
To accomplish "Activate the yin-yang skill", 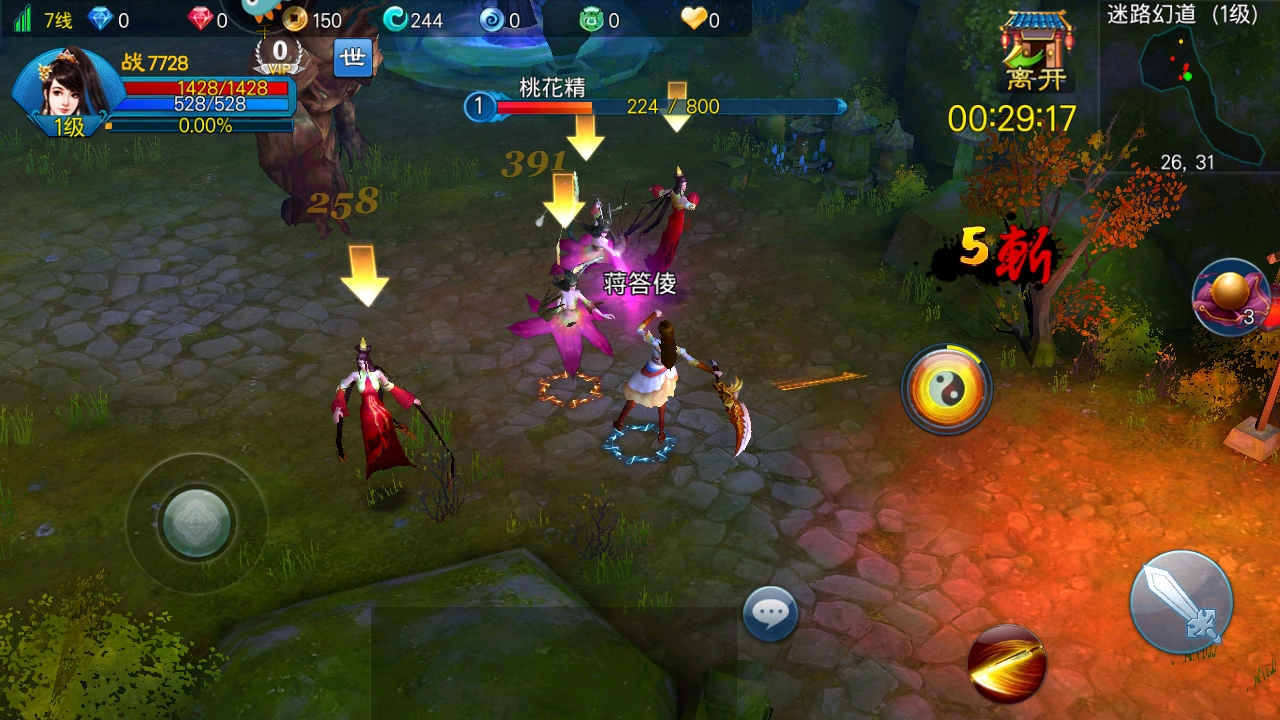I will [x=946, y=389].
